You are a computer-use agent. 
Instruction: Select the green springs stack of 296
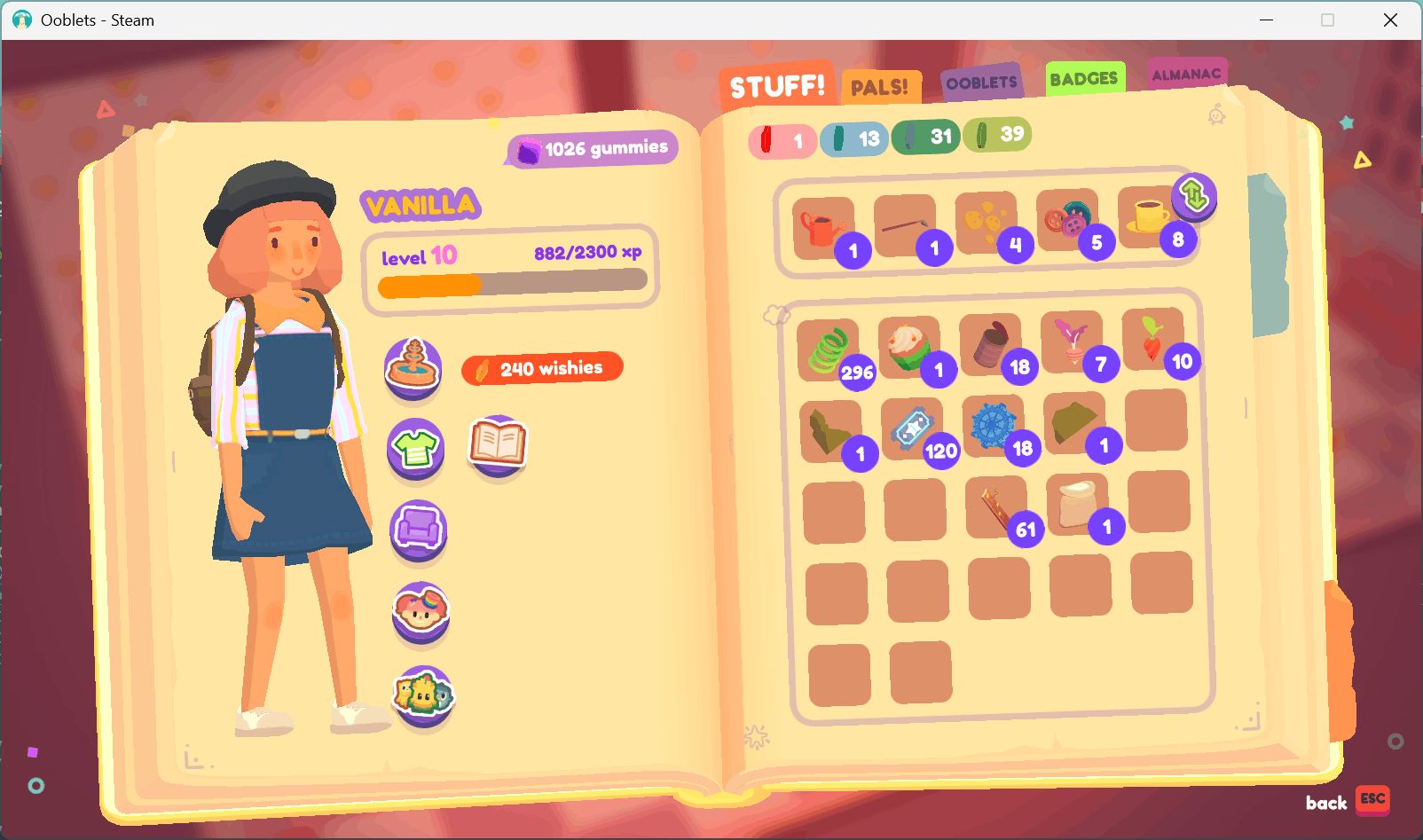point(829,349)
